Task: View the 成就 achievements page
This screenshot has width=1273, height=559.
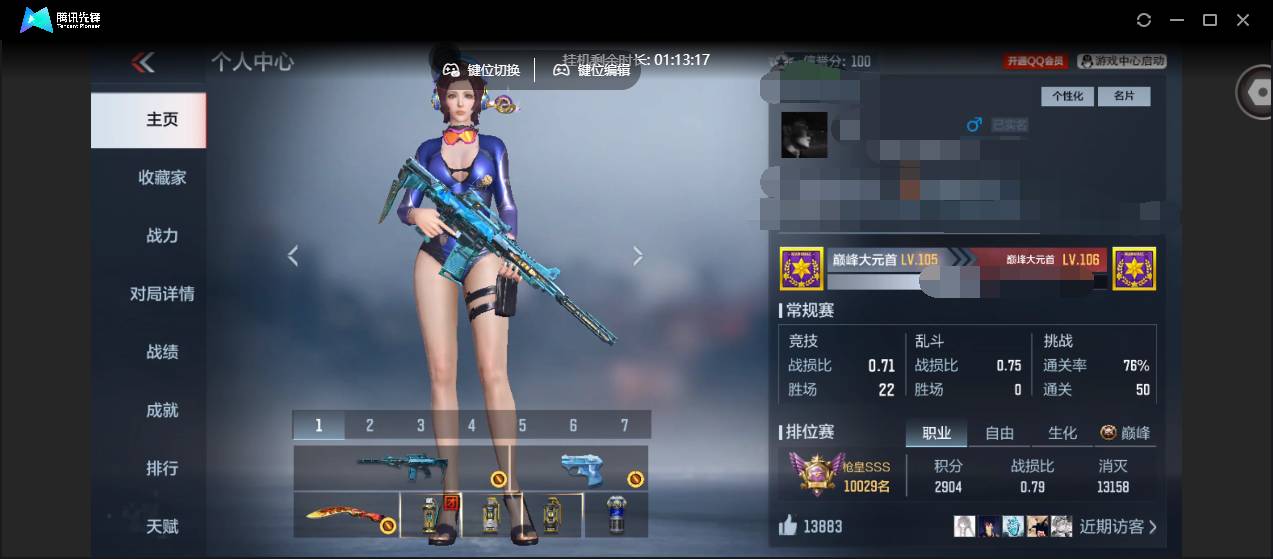Action: tap(161, 410)
